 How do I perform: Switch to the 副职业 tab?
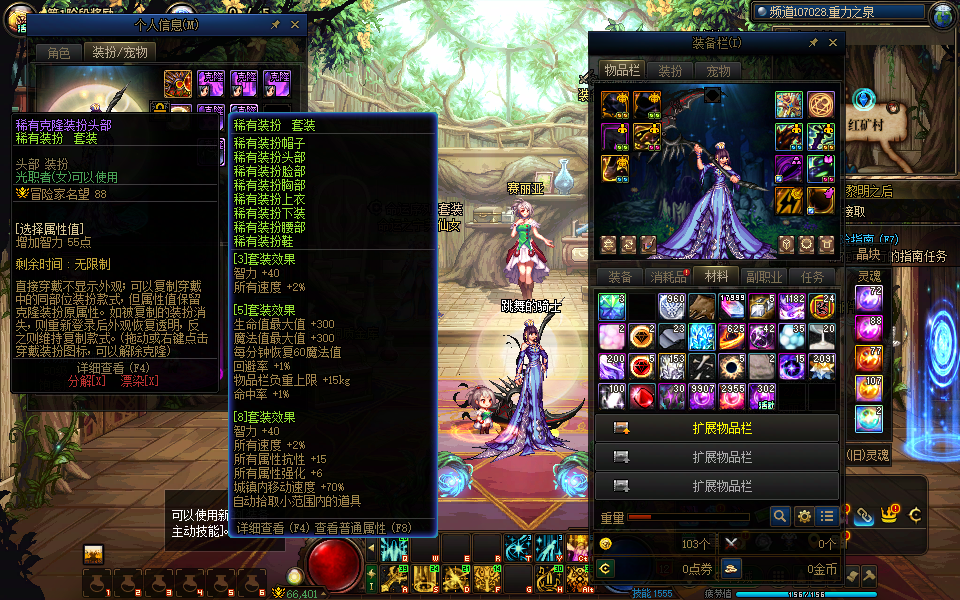point(764,277)
